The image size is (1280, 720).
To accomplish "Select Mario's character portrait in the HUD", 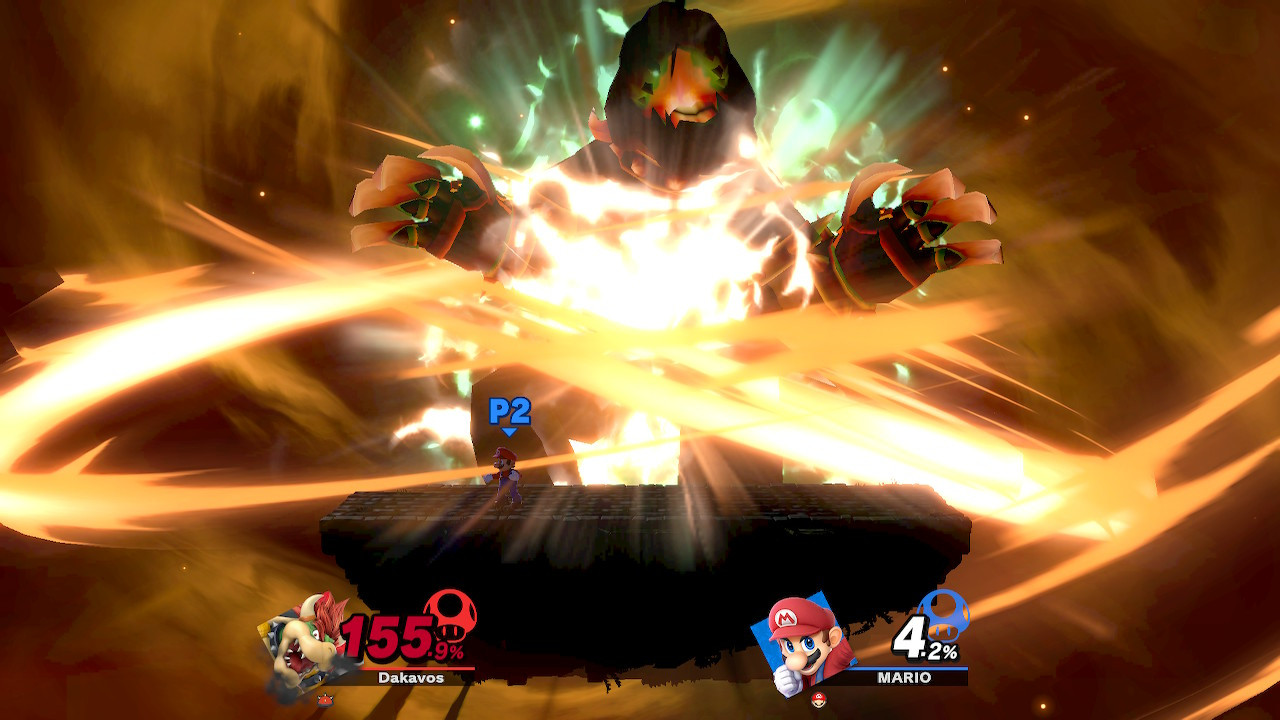I will point(800,645).
